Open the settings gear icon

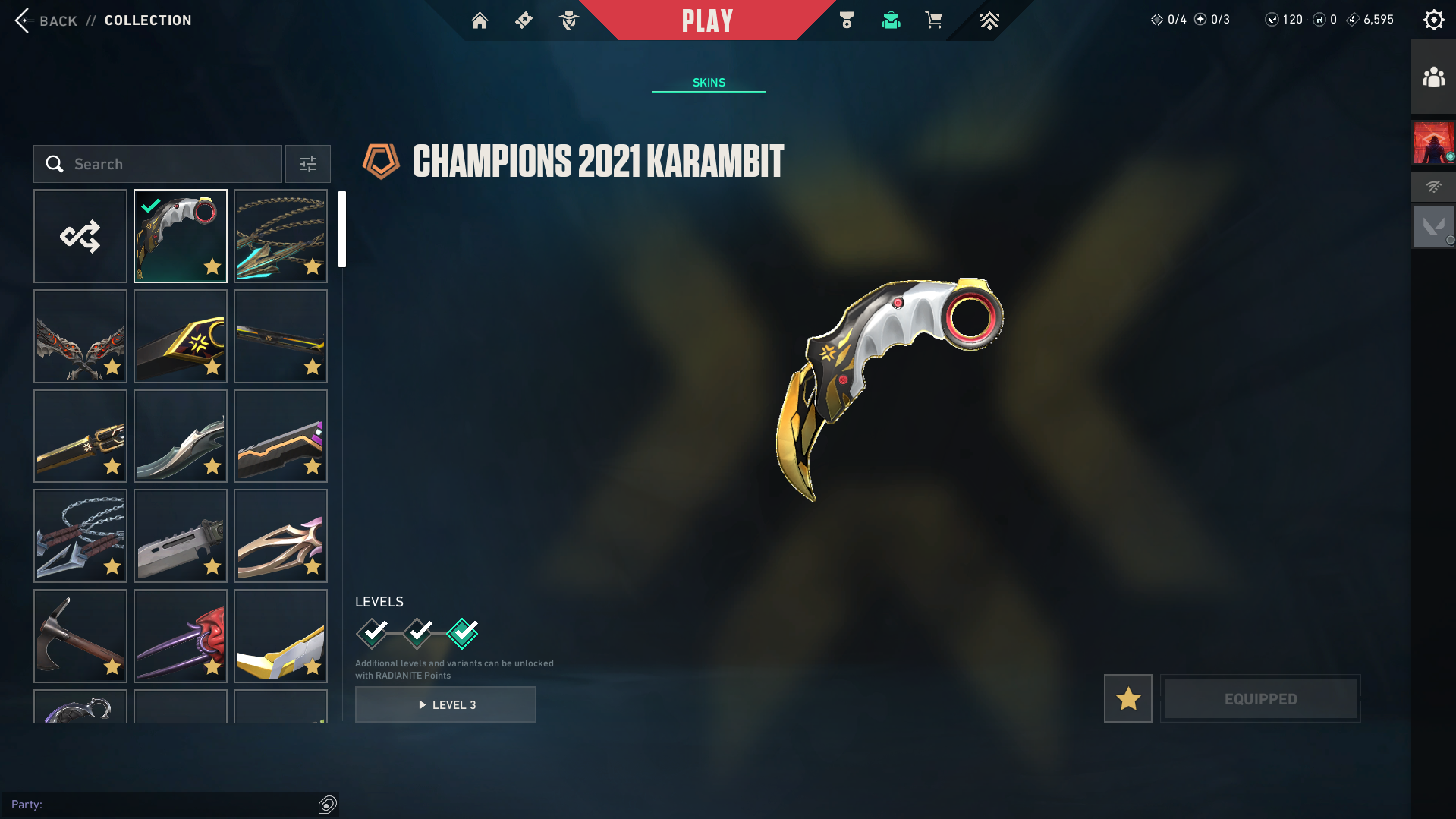[x=1433, y=20]
